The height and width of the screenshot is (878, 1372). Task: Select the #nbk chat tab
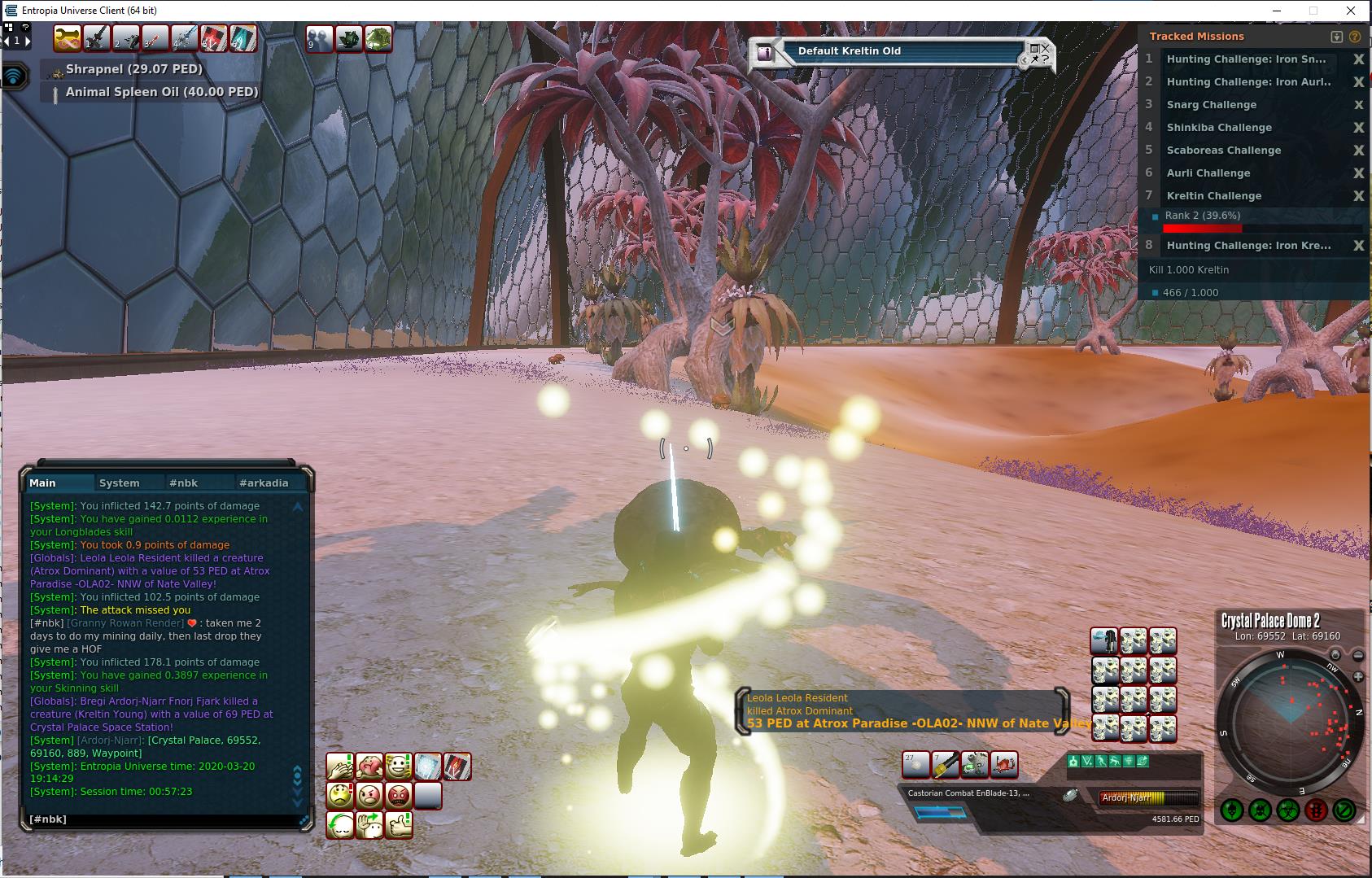click(x=183, y=483)
